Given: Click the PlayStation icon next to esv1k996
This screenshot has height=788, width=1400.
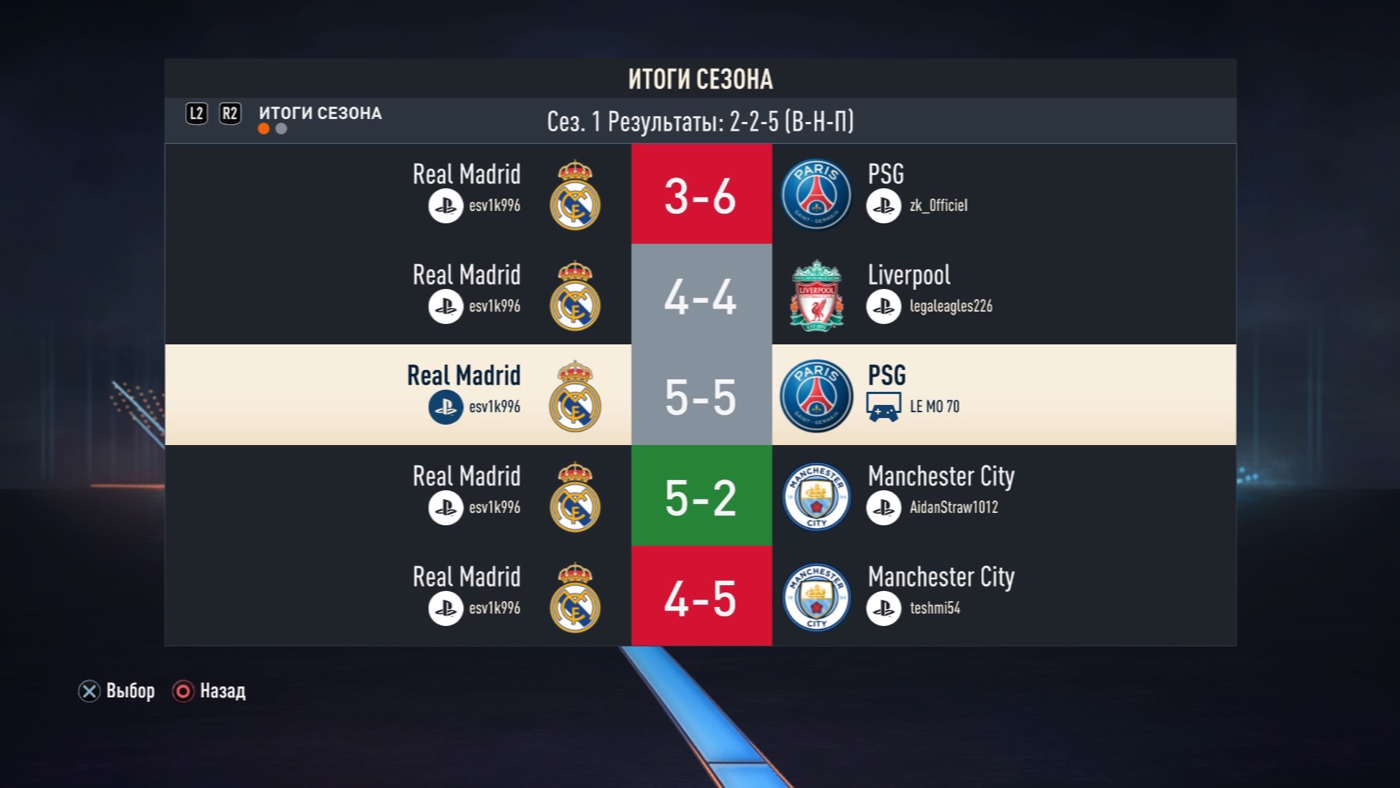Looking at the screenshot, I should click(446, 205).
